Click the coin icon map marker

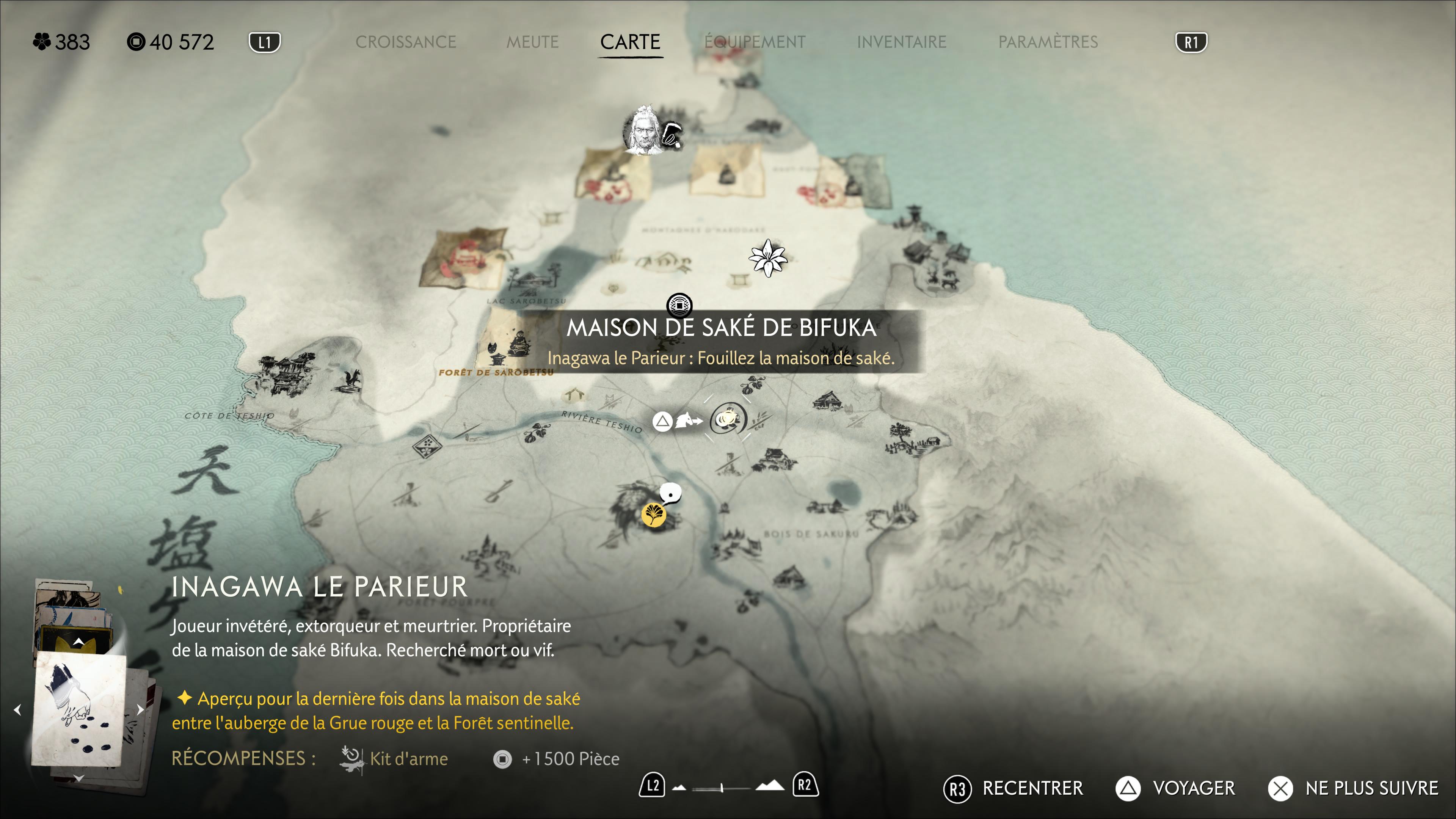click(679, 305)
